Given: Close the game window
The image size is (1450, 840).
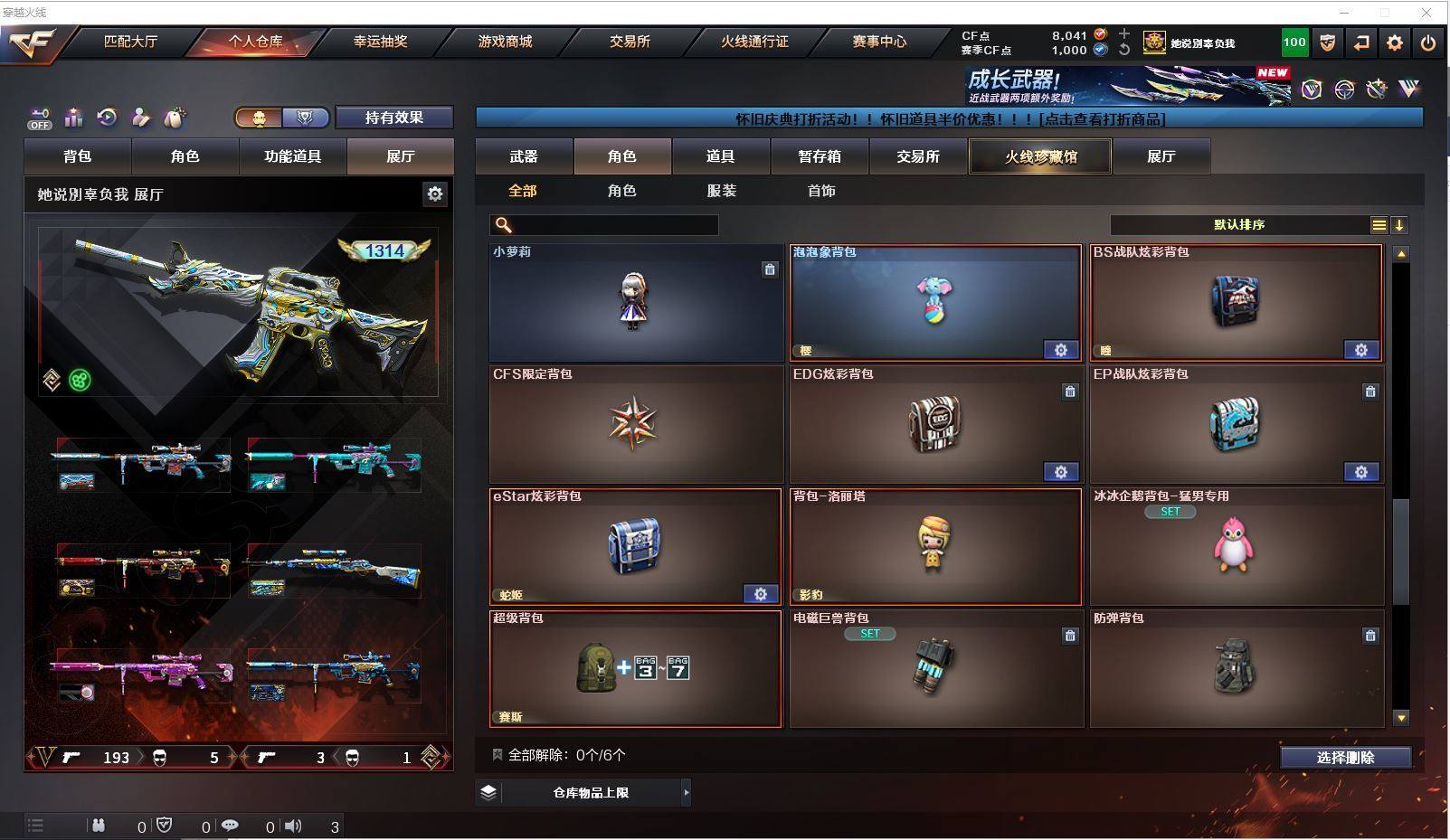Looking at the screenshot, I should click(x=1426, y=13).
